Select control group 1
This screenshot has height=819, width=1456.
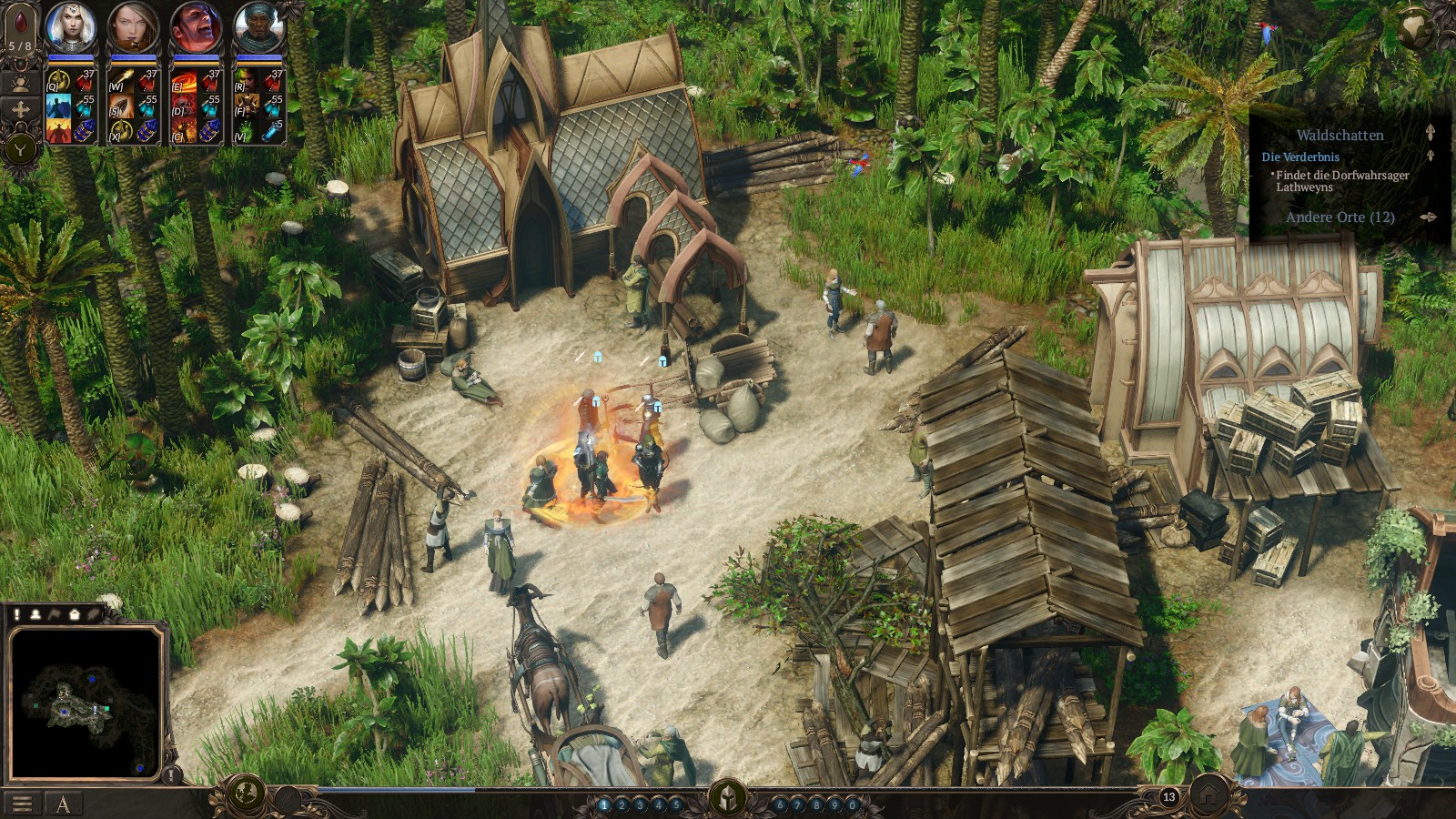(x=603, y=804)
